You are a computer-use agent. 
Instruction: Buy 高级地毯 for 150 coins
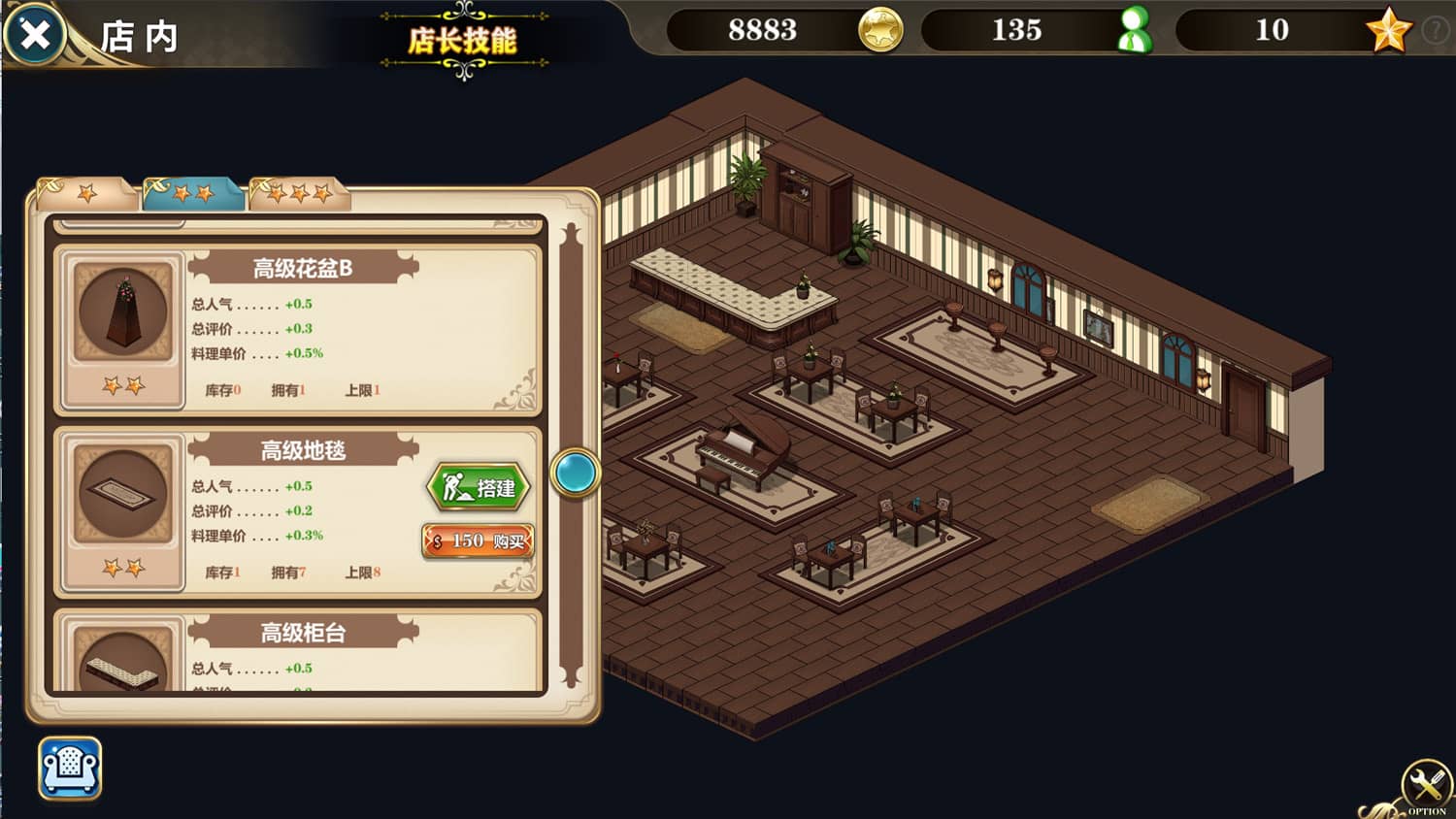coord(480,541)
